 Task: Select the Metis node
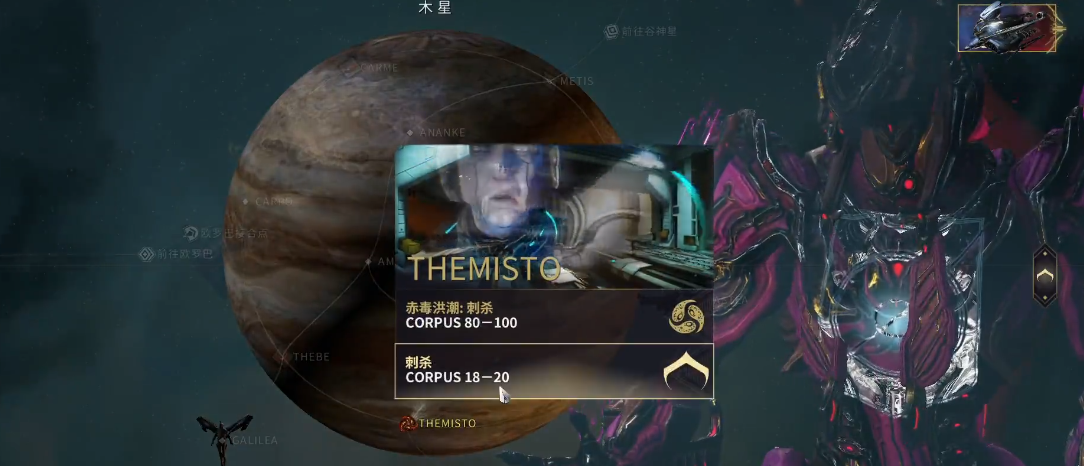click(551, 81)
